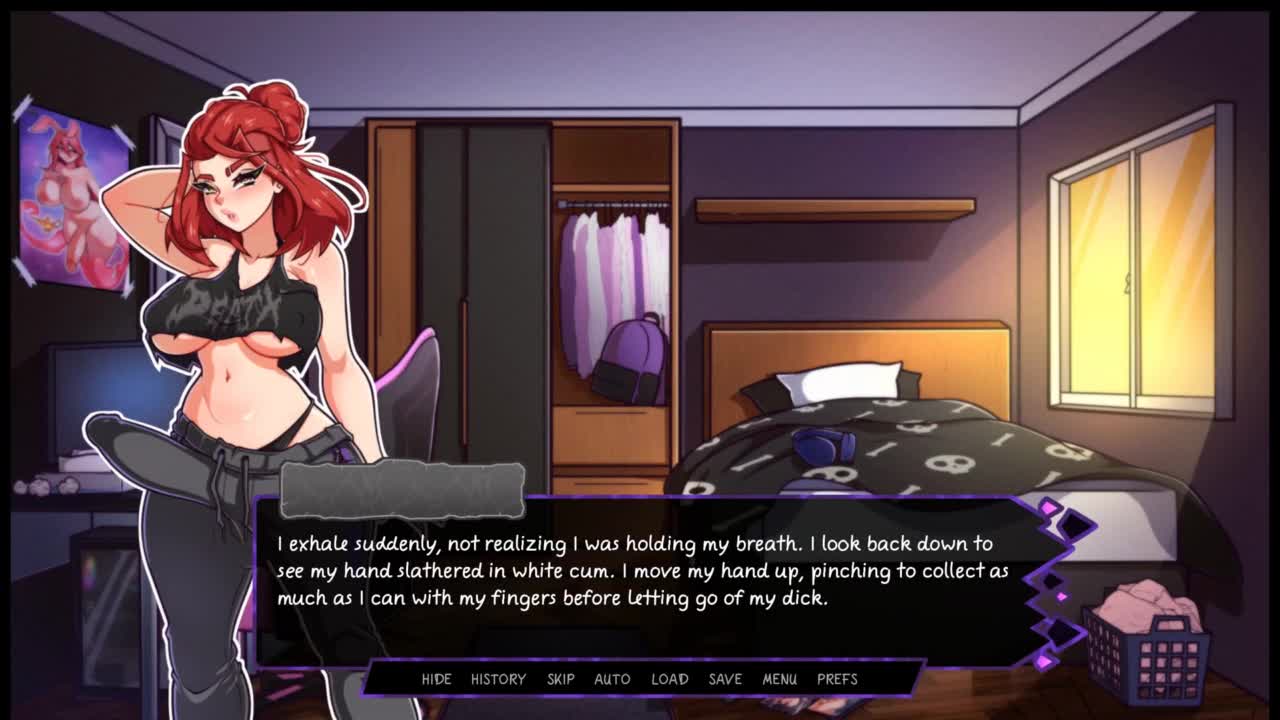1280x720 pixels.
Task: Activate Skip to fast-forward text
Action: 560,679
